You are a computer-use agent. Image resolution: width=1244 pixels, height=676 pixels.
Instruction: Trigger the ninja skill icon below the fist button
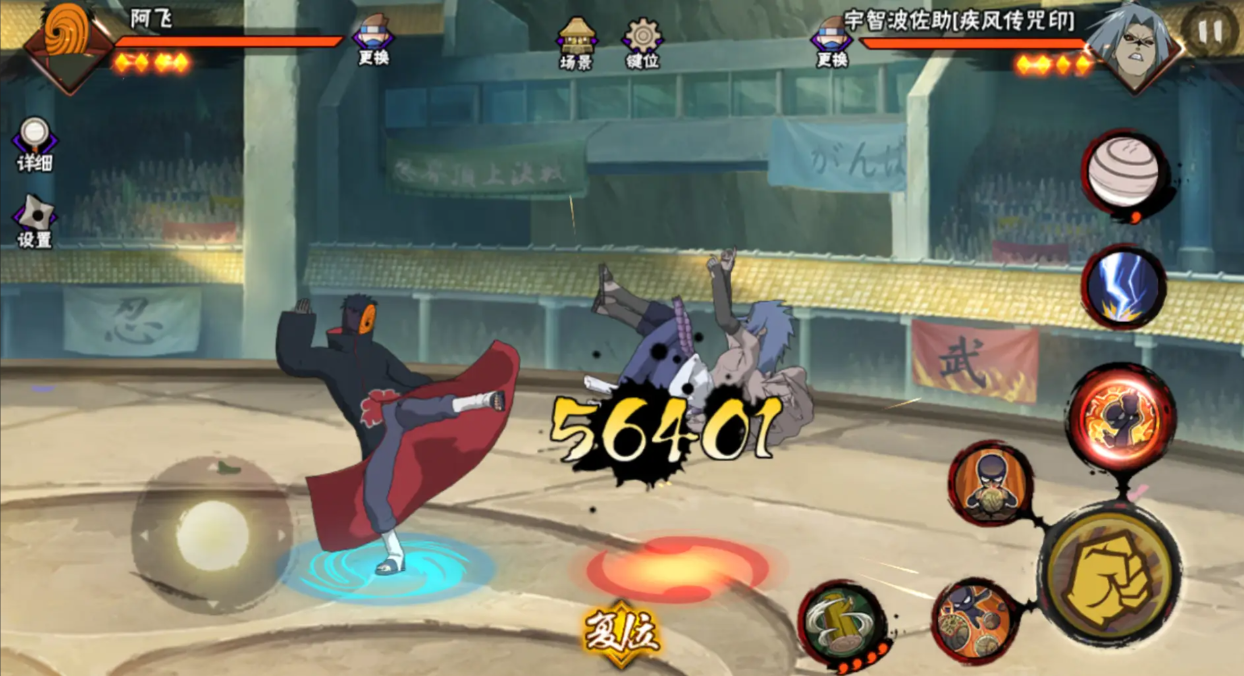click(974, 621)
